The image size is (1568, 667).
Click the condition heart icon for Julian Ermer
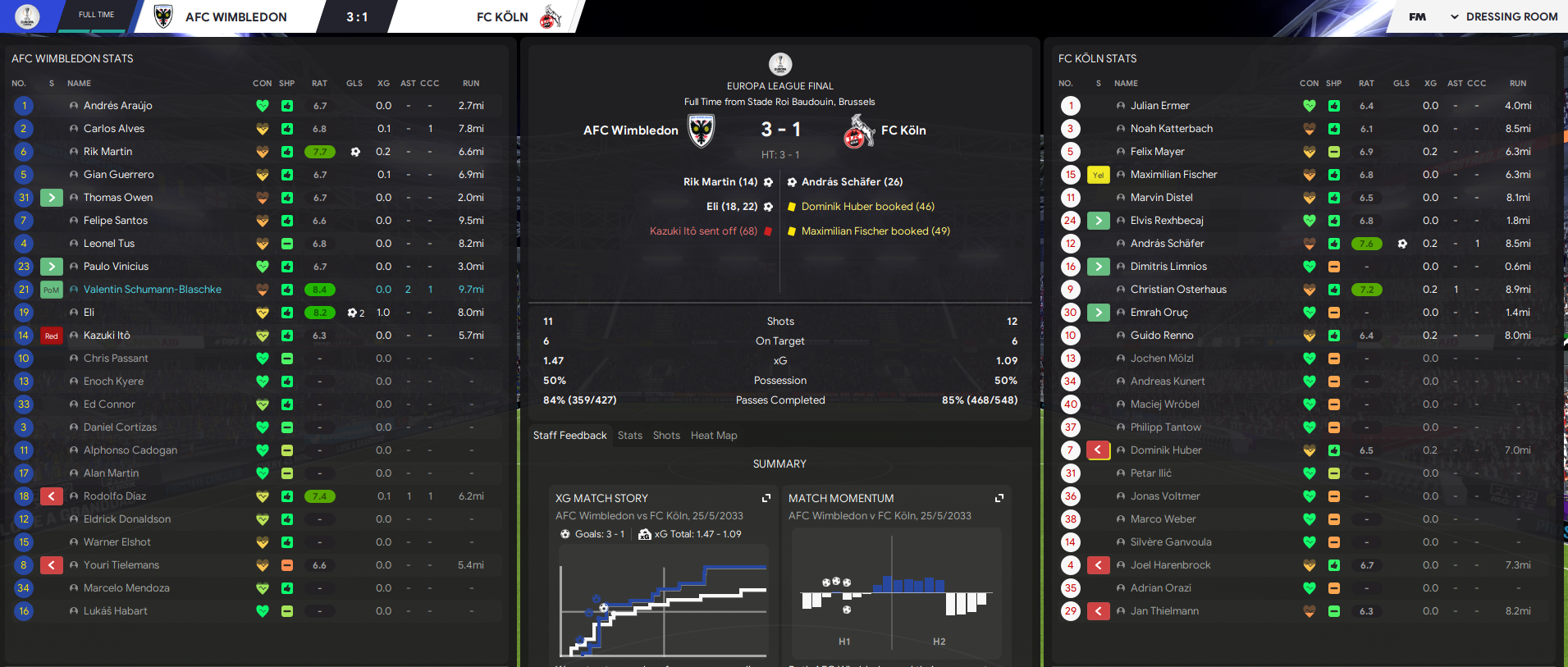1310,105
